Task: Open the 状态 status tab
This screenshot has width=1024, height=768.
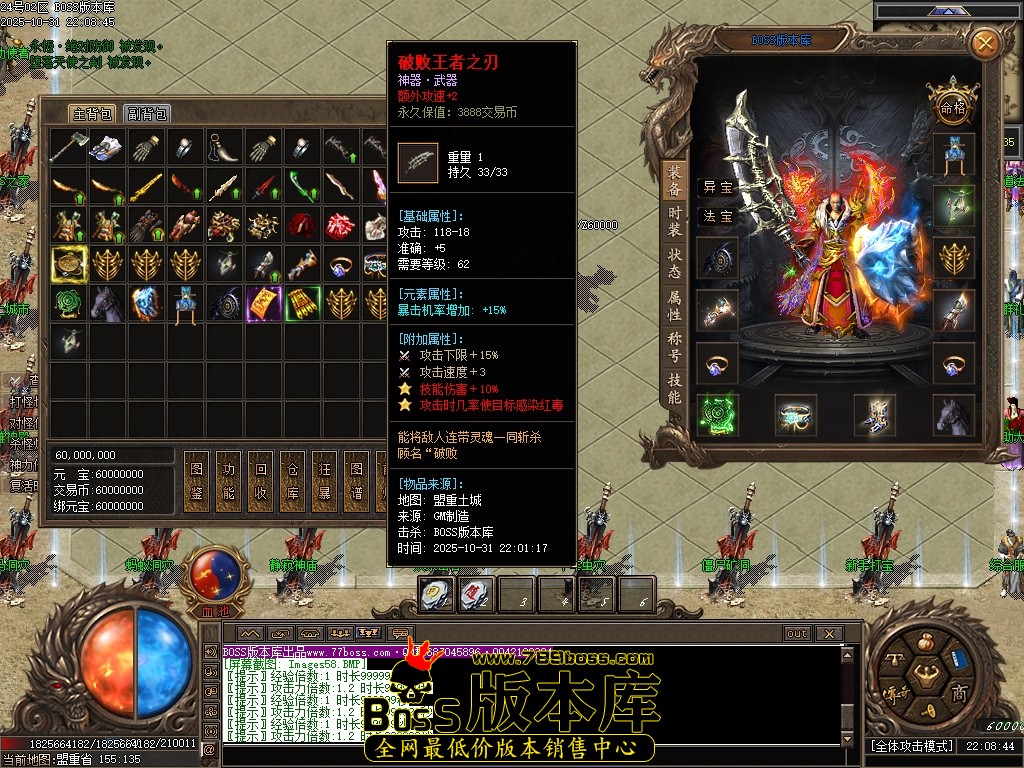Action: pos(675,264)
